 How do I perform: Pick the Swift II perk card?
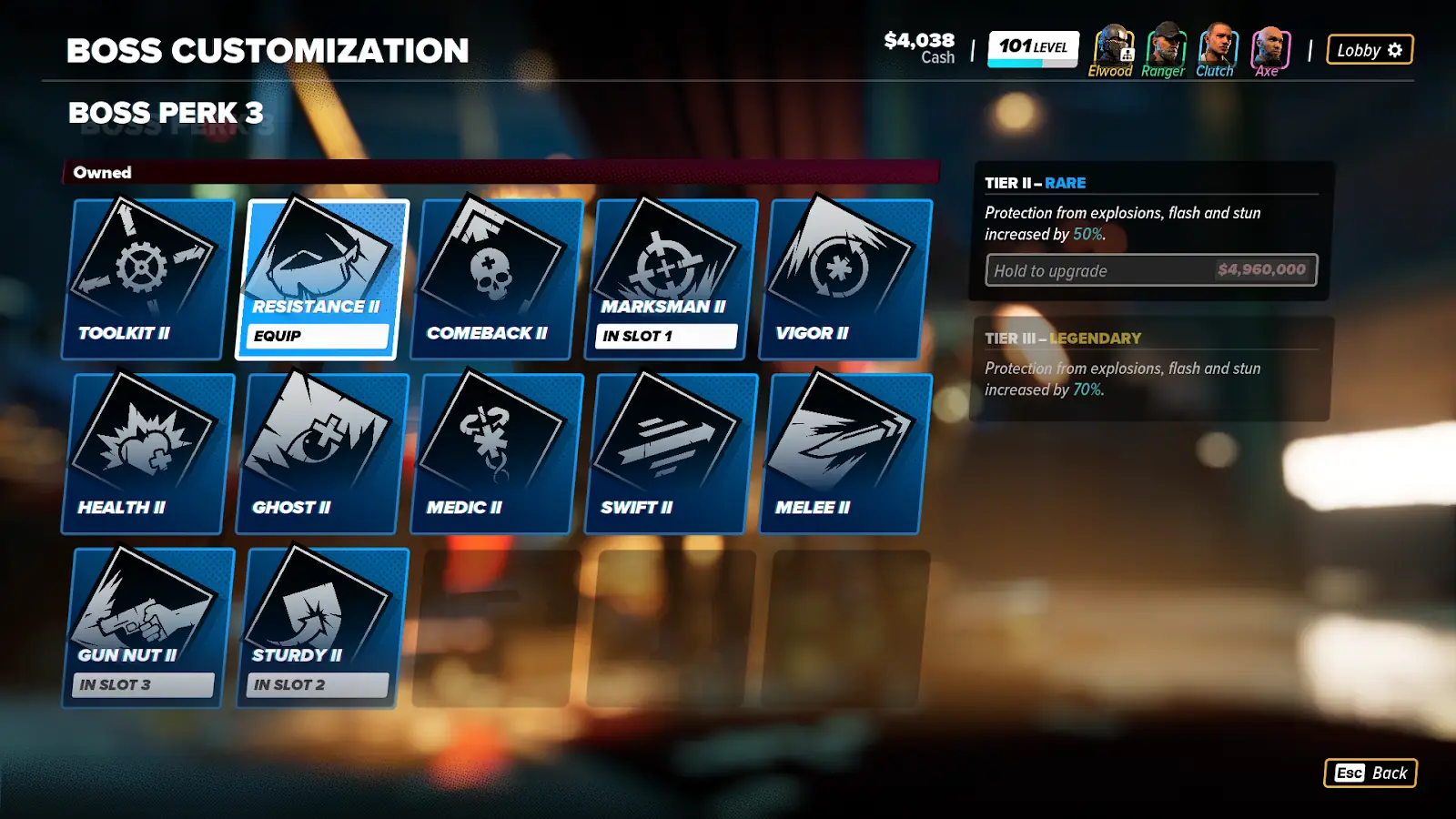click(671, 453)
